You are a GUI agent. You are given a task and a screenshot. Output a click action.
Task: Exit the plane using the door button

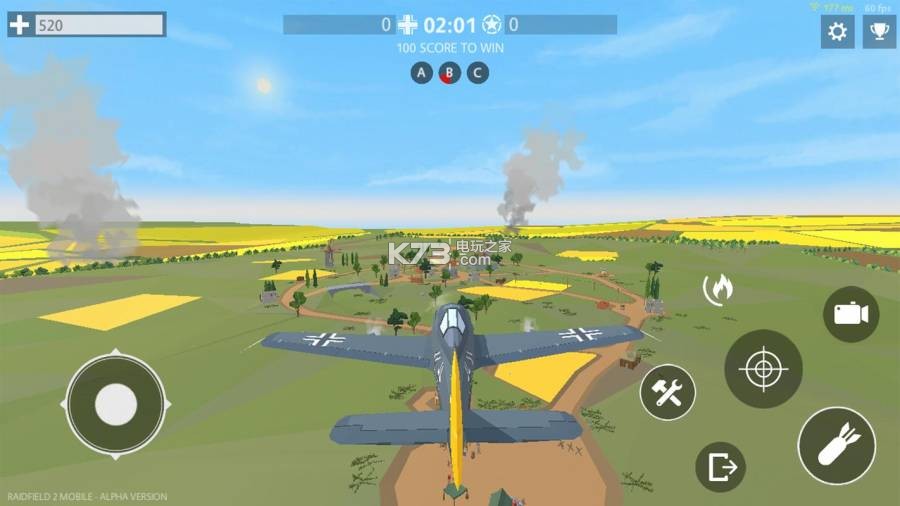tap(720, 467)
